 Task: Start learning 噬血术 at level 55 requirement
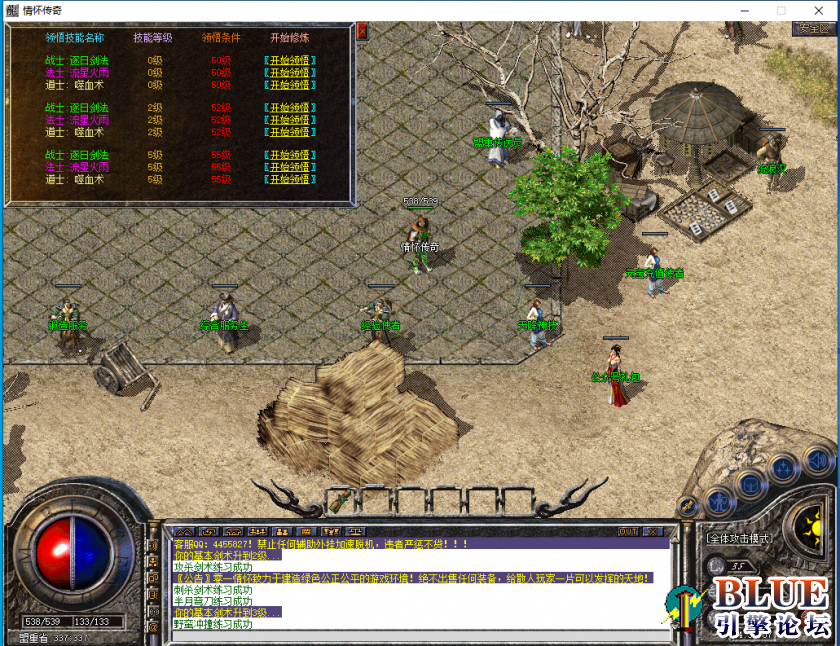pyautogui.click(x=290, y=180)
